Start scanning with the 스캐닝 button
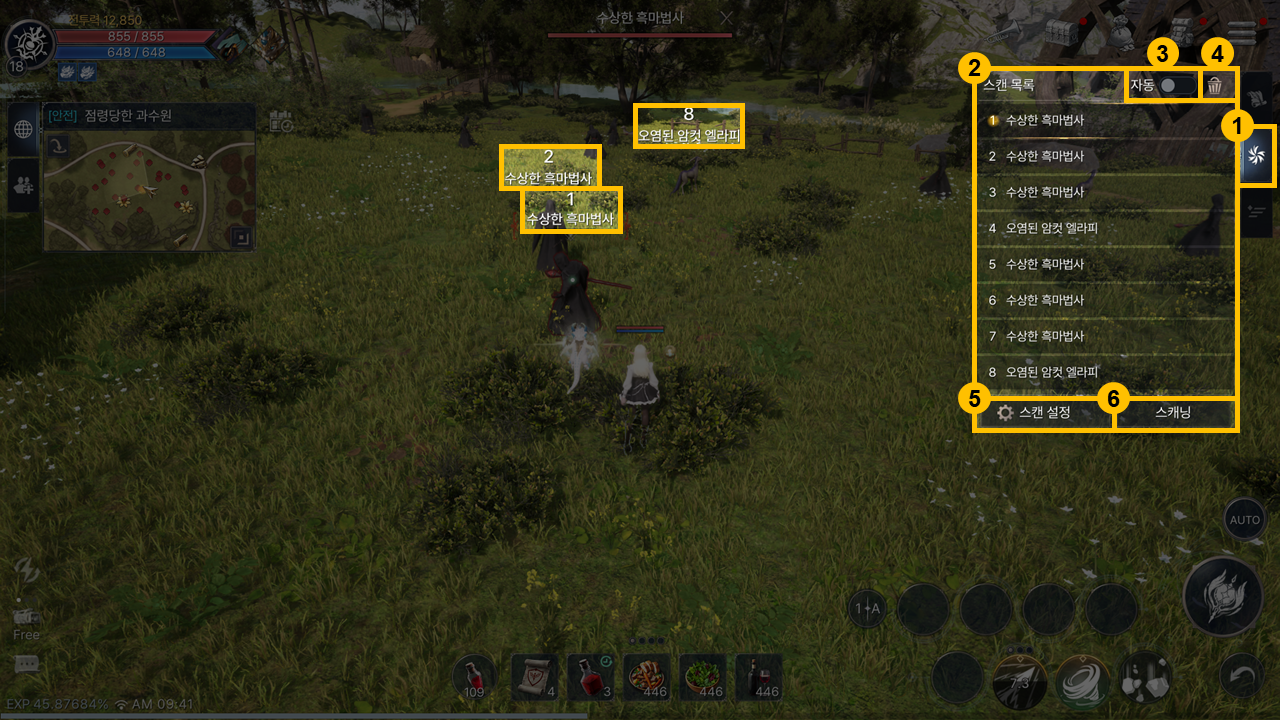1280x720 pixels. (x=1173, y=412)
